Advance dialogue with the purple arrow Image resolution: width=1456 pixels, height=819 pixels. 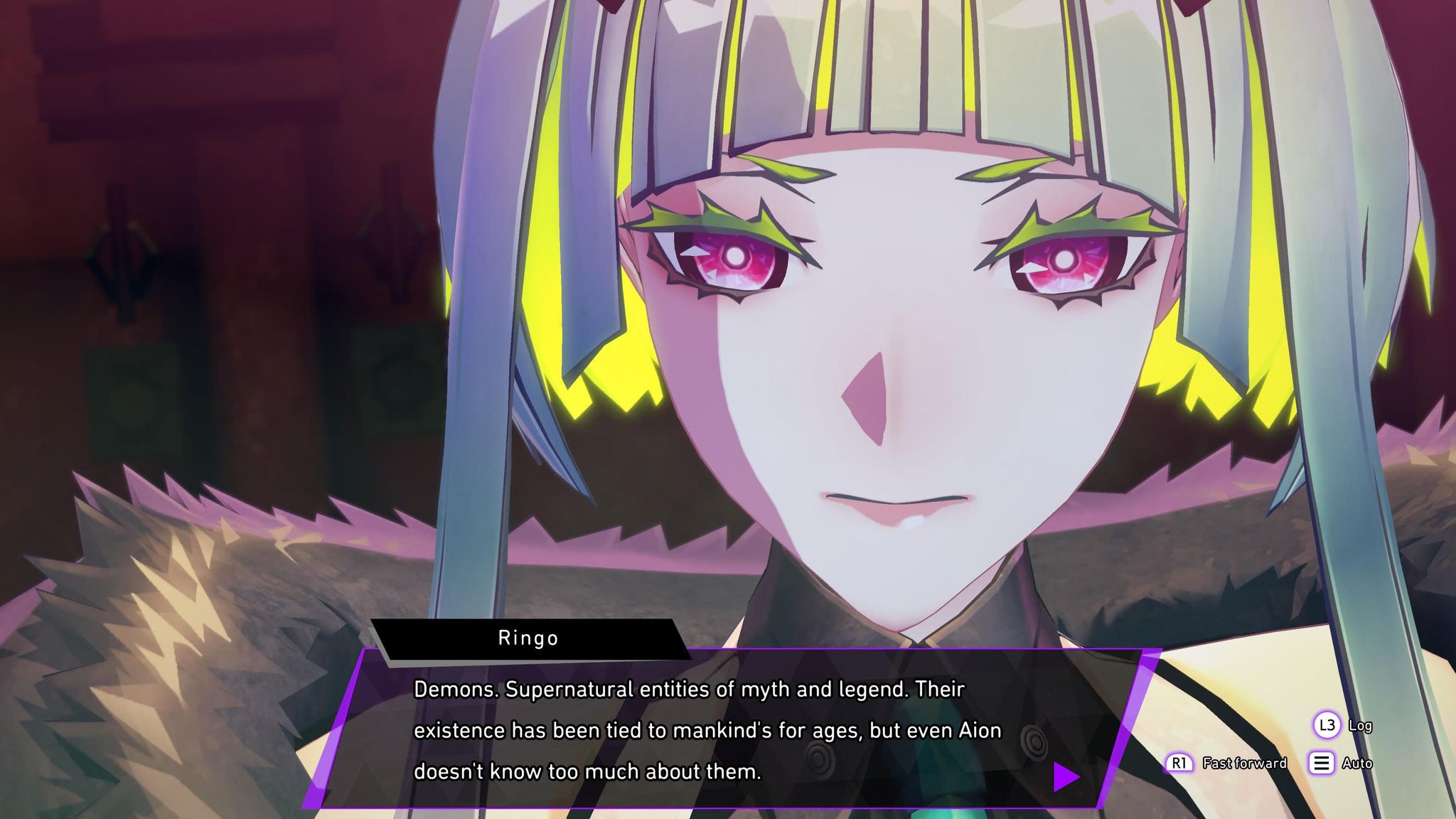pyautogui.click(x=1065, y=776)
